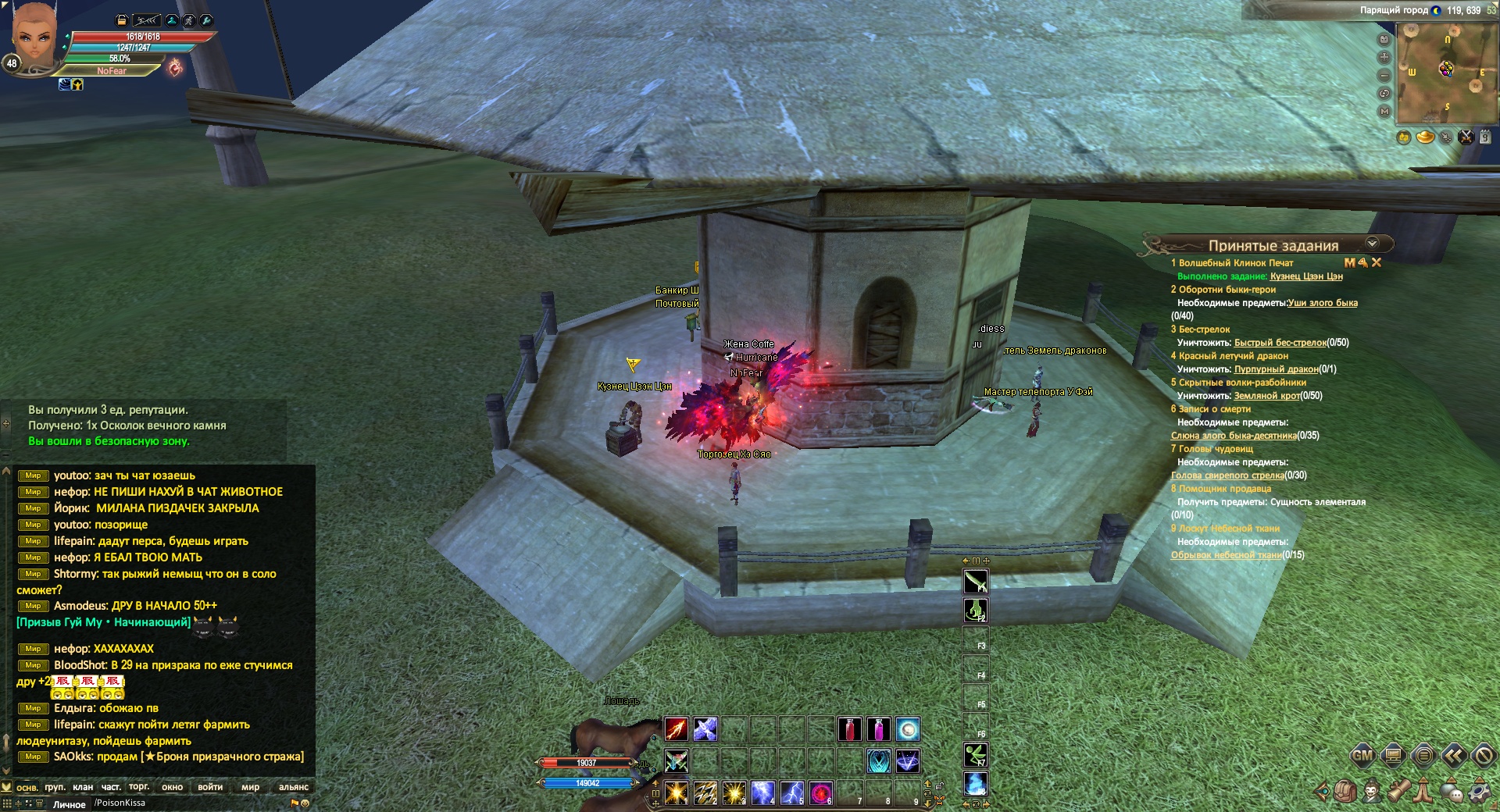Activate the red orb skill in slot 6
1500x812 pixels.
pos(820,792)
